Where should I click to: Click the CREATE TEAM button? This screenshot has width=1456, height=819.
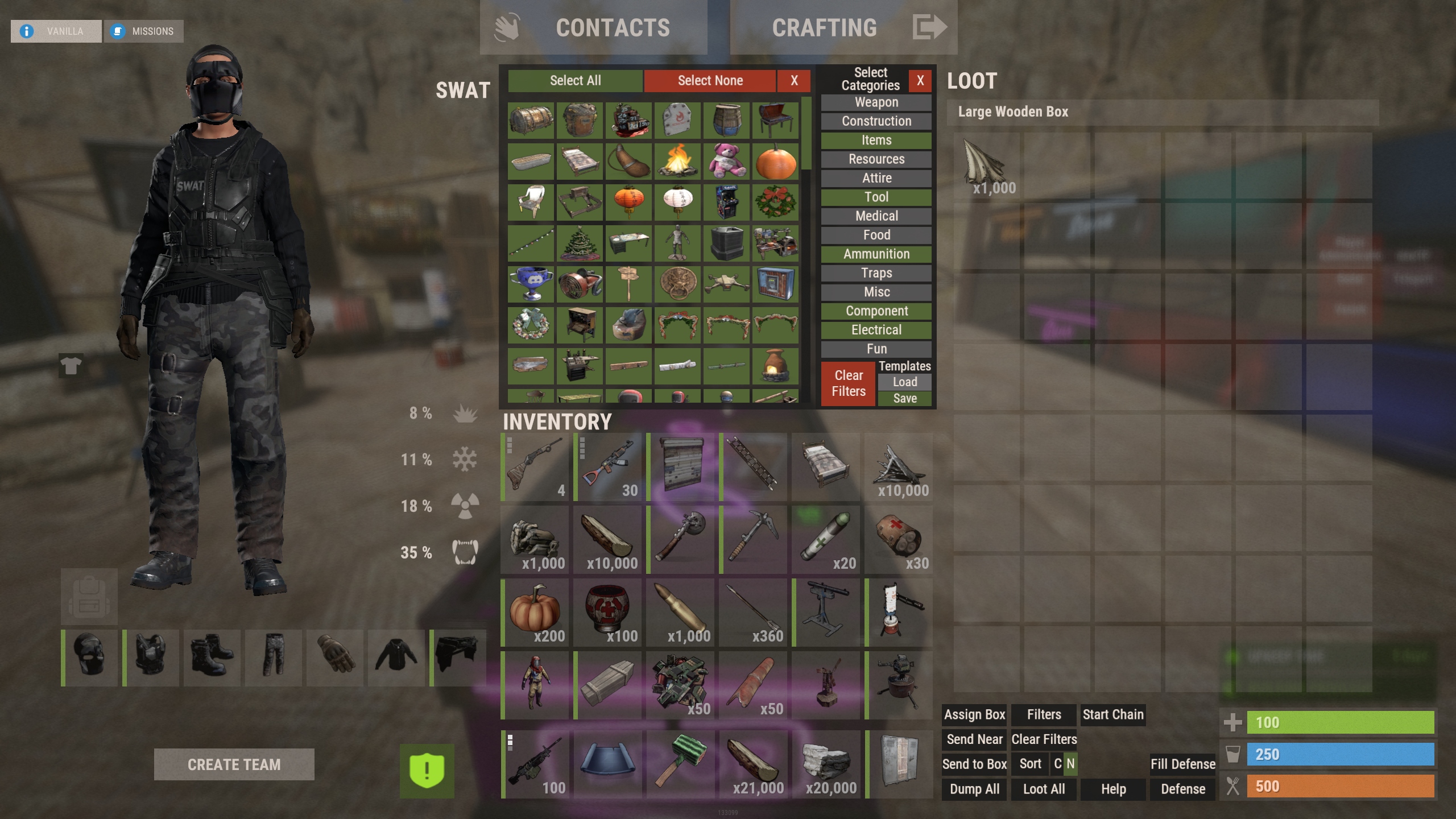coord(234,764)
